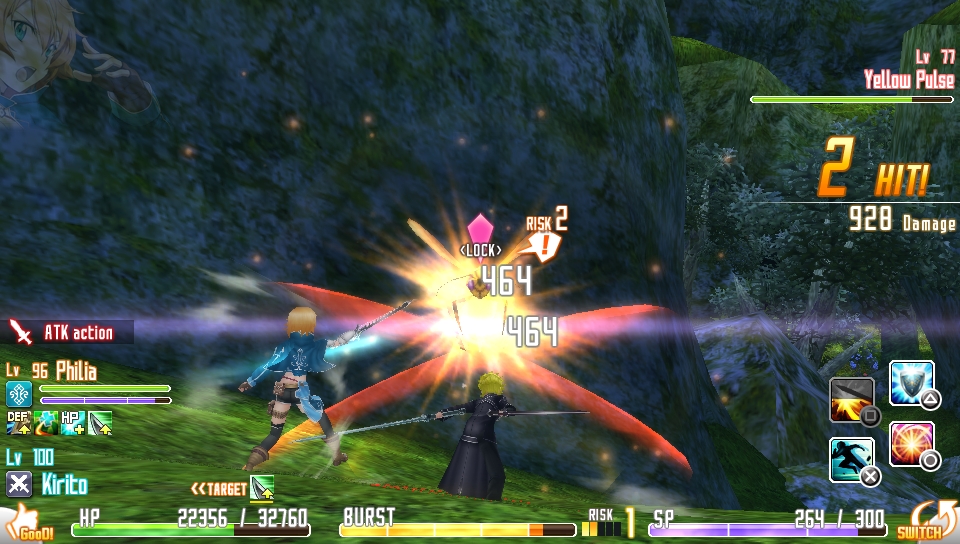Select the pink lock-on target marker
This screenshot has width=960, height=544.
[x=480, y=229]
